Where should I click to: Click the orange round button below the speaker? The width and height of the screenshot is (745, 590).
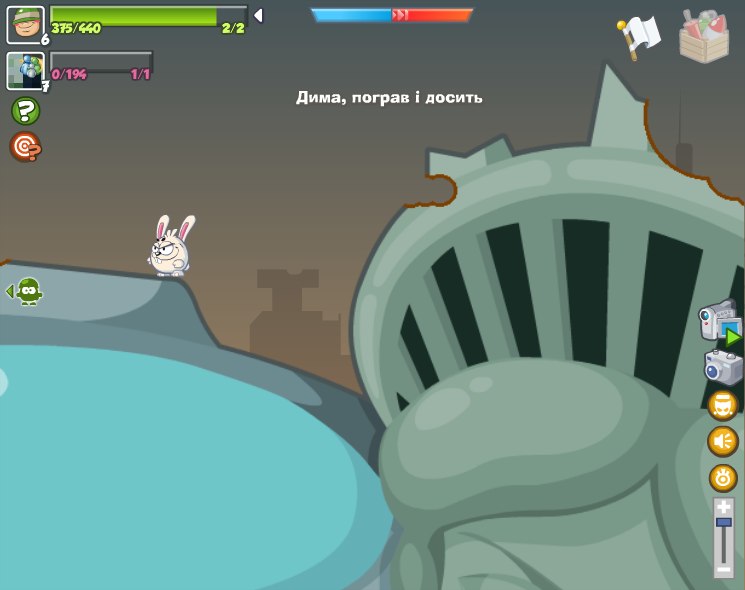(x=723, y=477)
